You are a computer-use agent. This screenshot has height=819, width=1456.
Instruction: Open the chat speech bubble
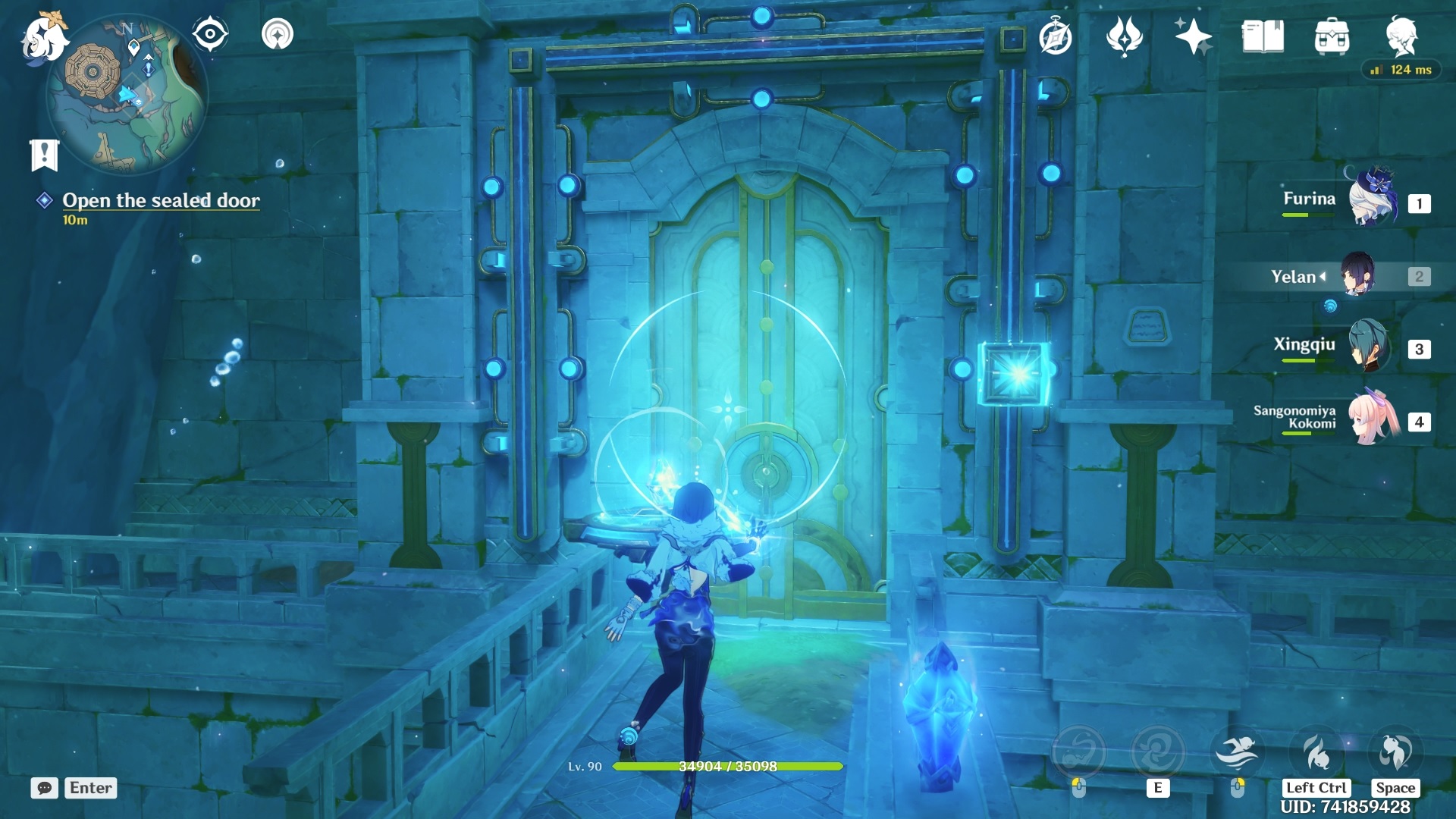tap(45, 788)
